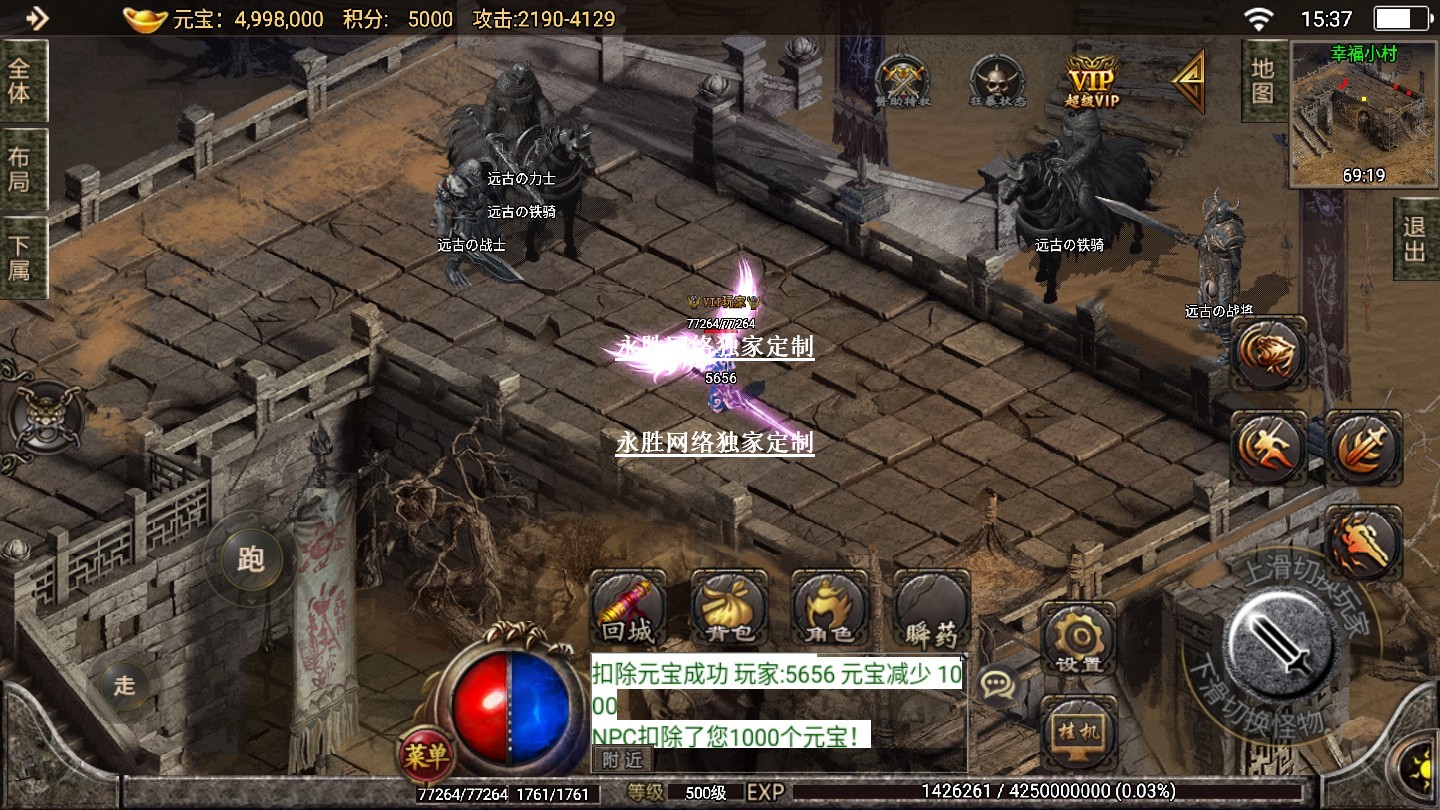Viewport: 1440px width, 810px height.
Task: Activate the roaring lion skill
Action: [x=1268, y=353]
